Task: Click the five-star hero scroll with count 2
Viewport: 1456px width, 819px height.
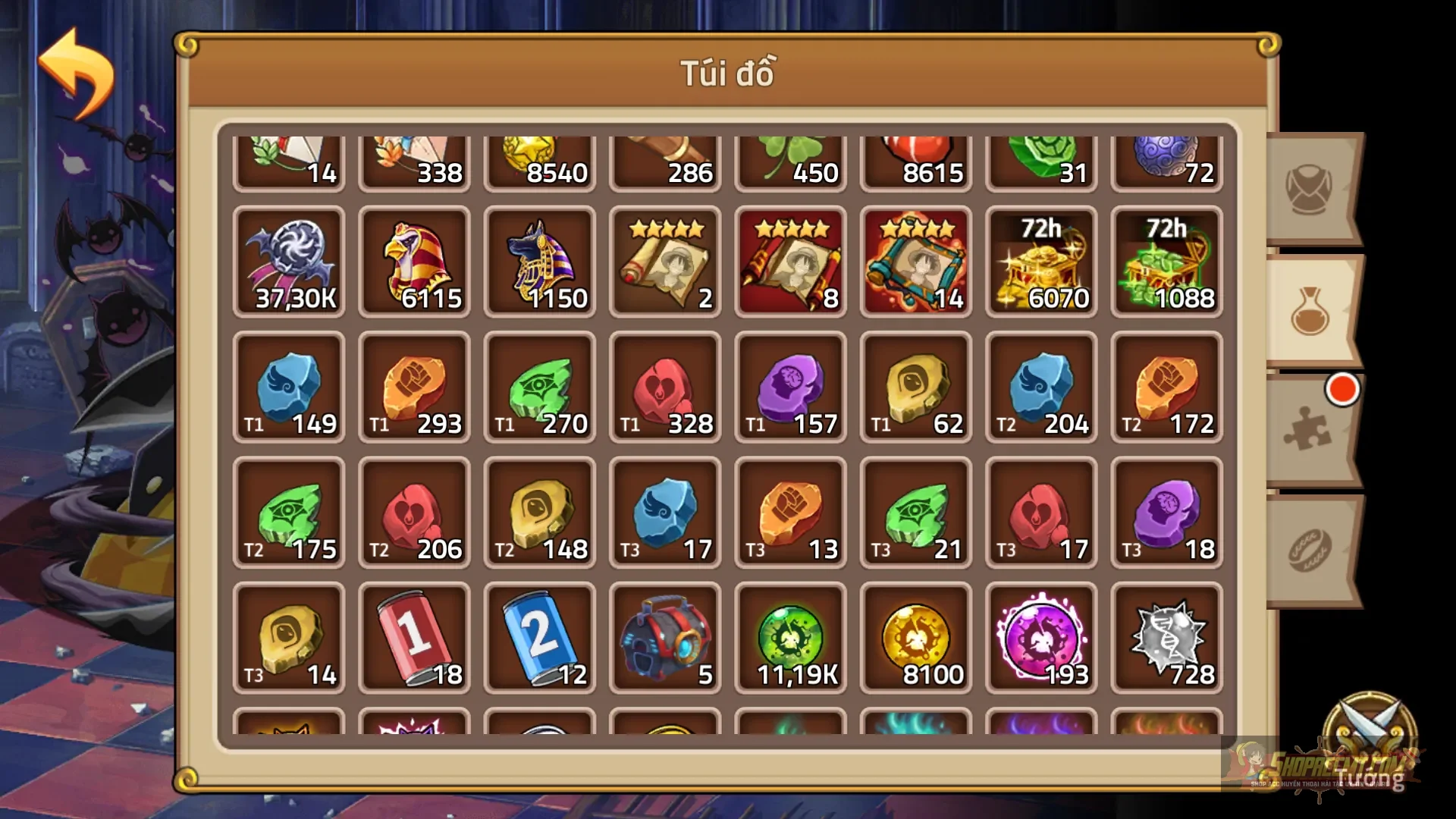Action: click(664, 262)
